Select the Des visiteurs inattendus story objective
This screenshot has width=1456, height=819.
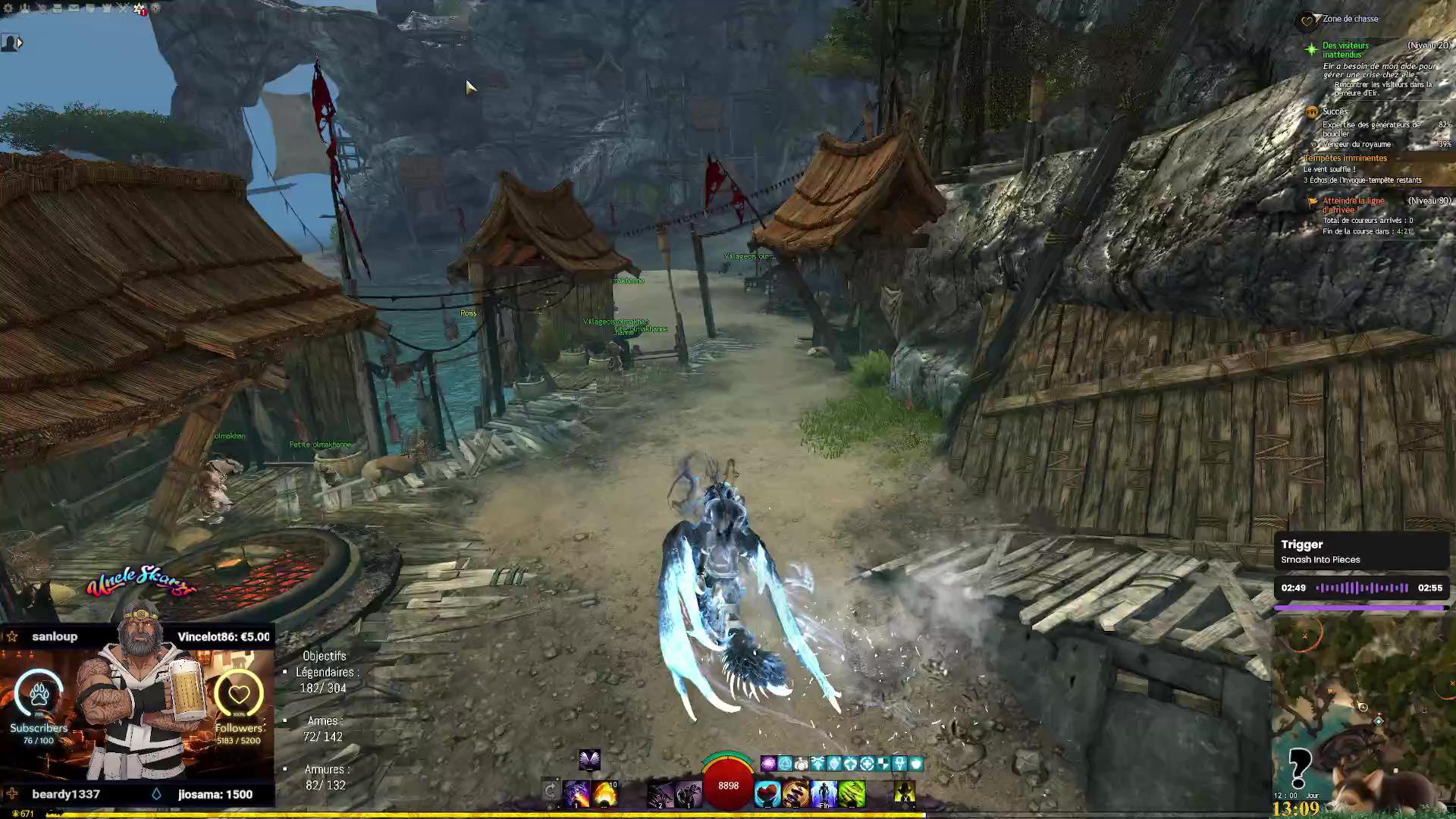pos(1345,50)
